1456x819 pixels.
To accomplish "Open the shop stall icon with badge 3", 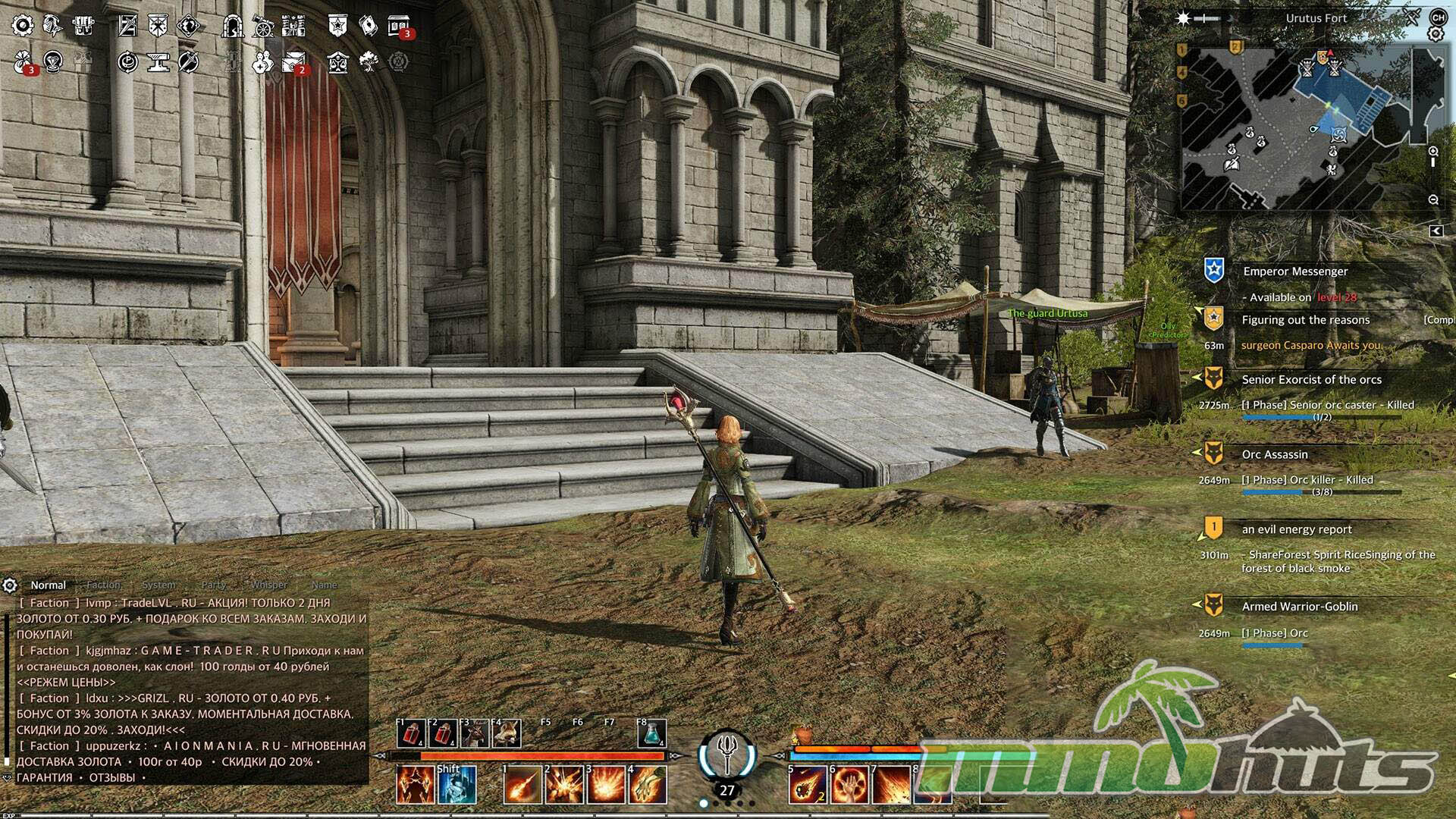I will pyautogui.click(x=399, y=26).
